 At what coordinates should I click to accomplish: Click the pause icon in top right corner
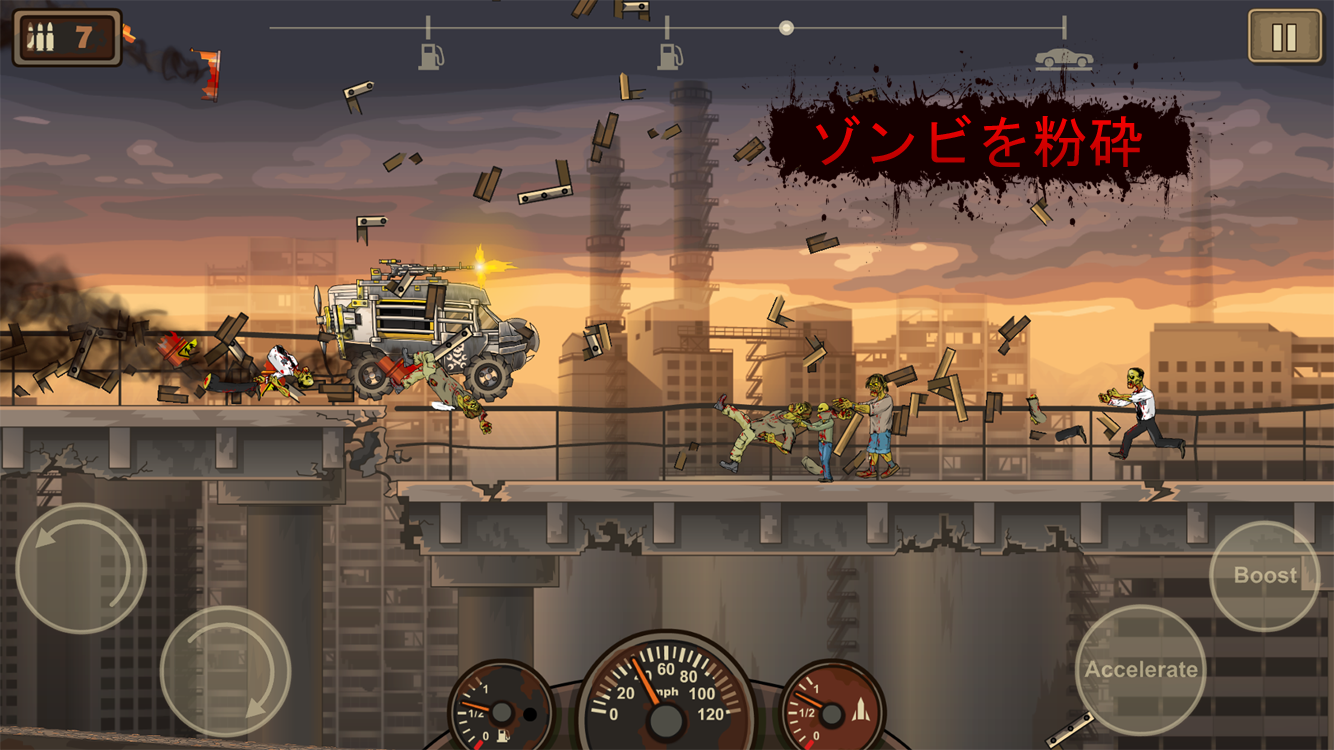1284,33
